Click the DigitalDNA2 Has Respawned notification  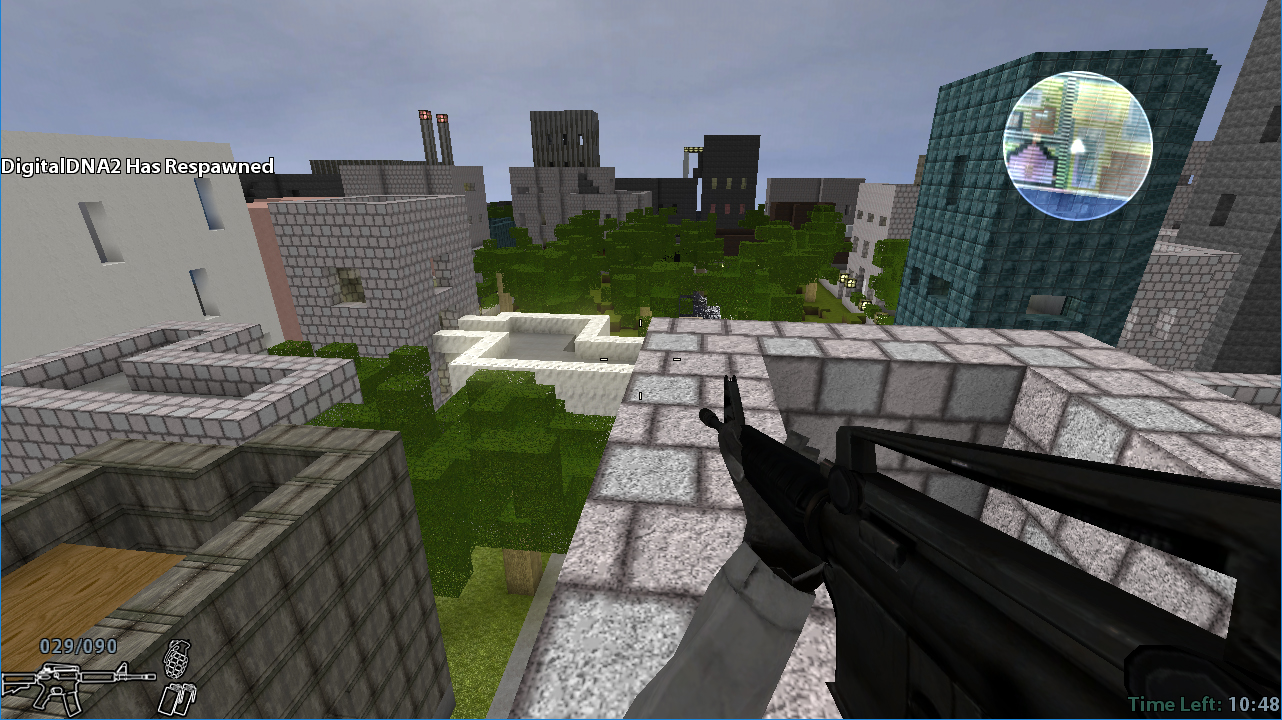(136, 167)
